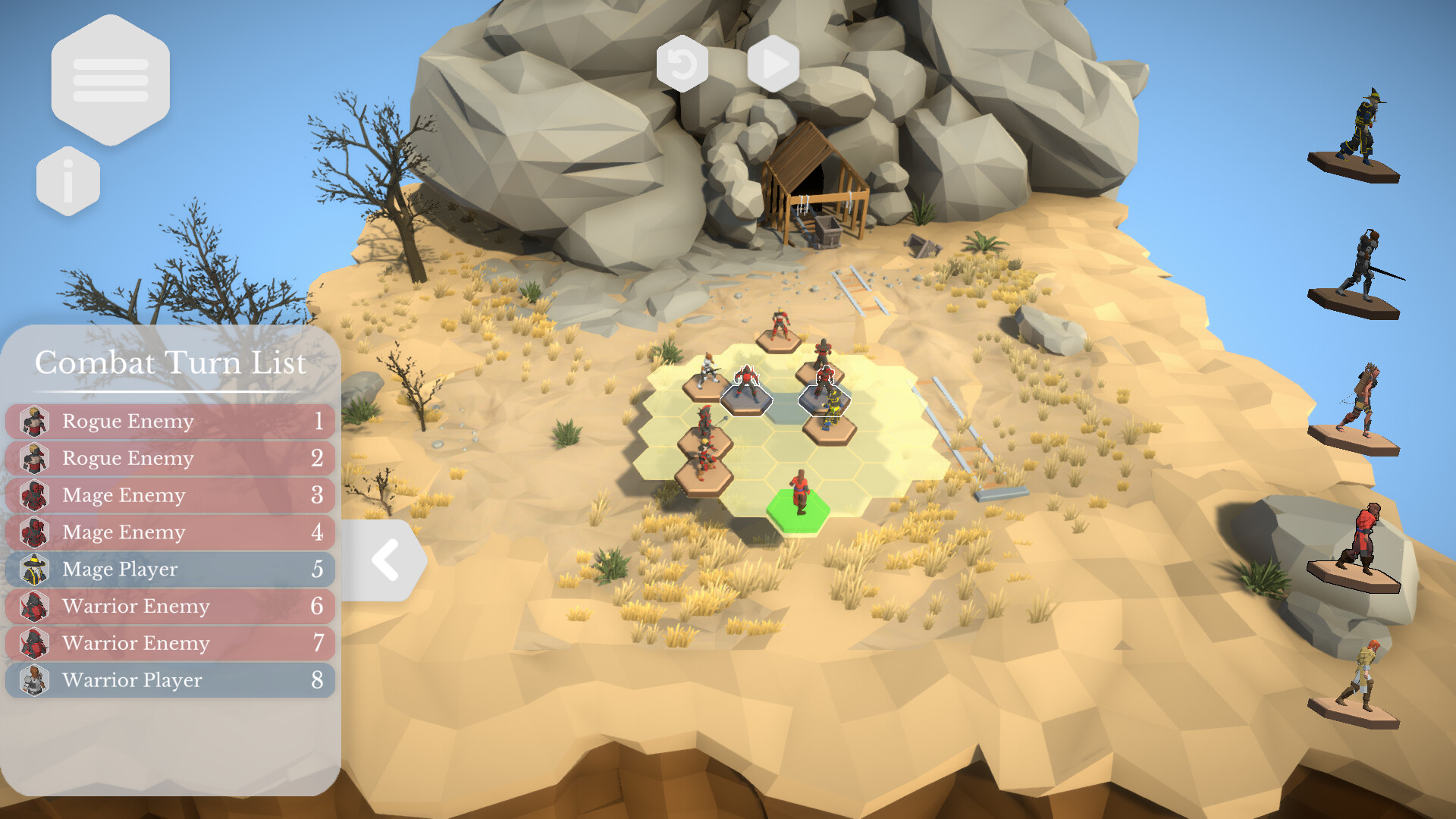Click the second Rogue Enemy portrait icon
This screenshot has width=1456, height=819.
[x=34, y=458]
